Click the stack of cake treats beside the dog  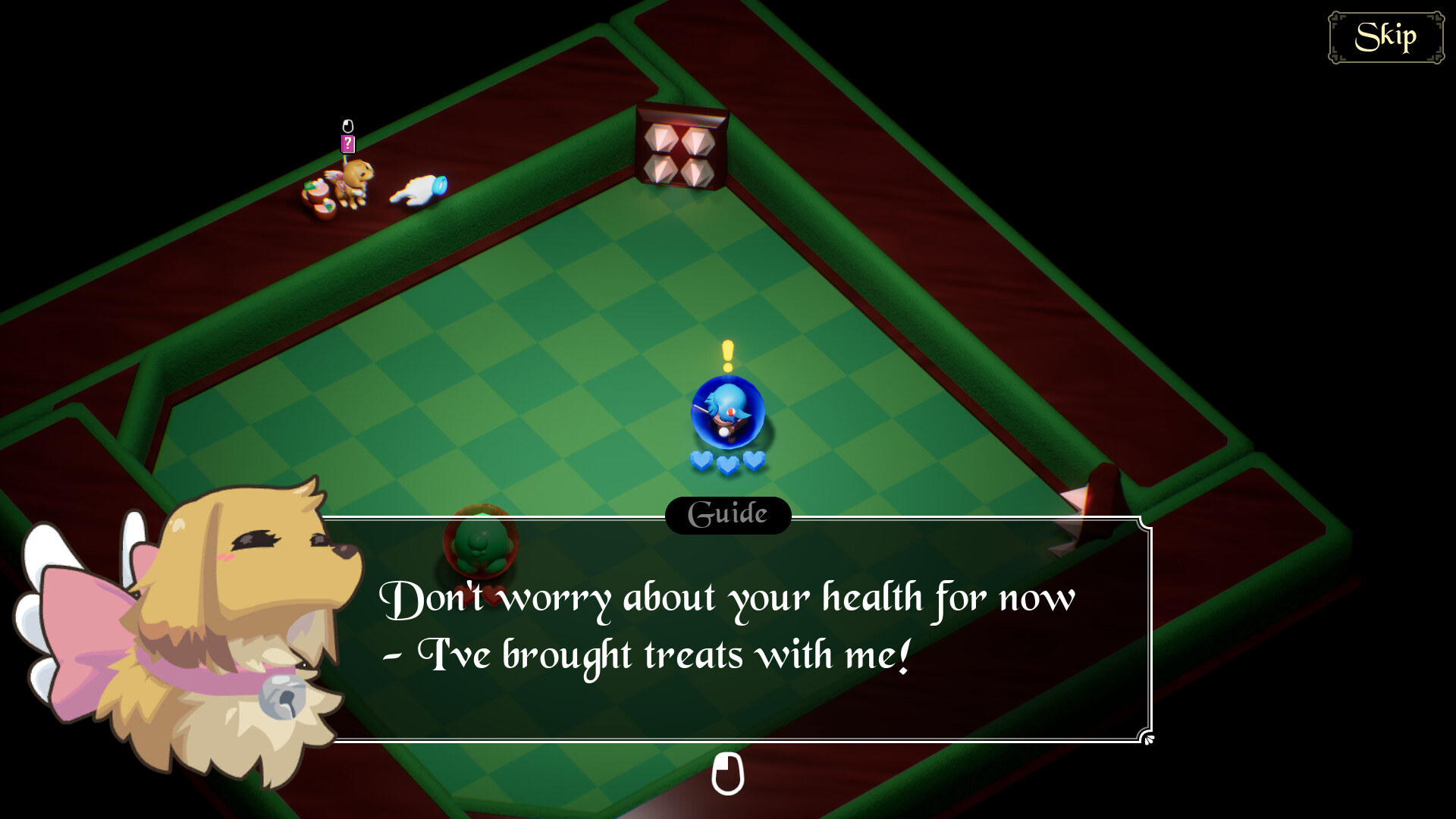click(x=318, y=197)
